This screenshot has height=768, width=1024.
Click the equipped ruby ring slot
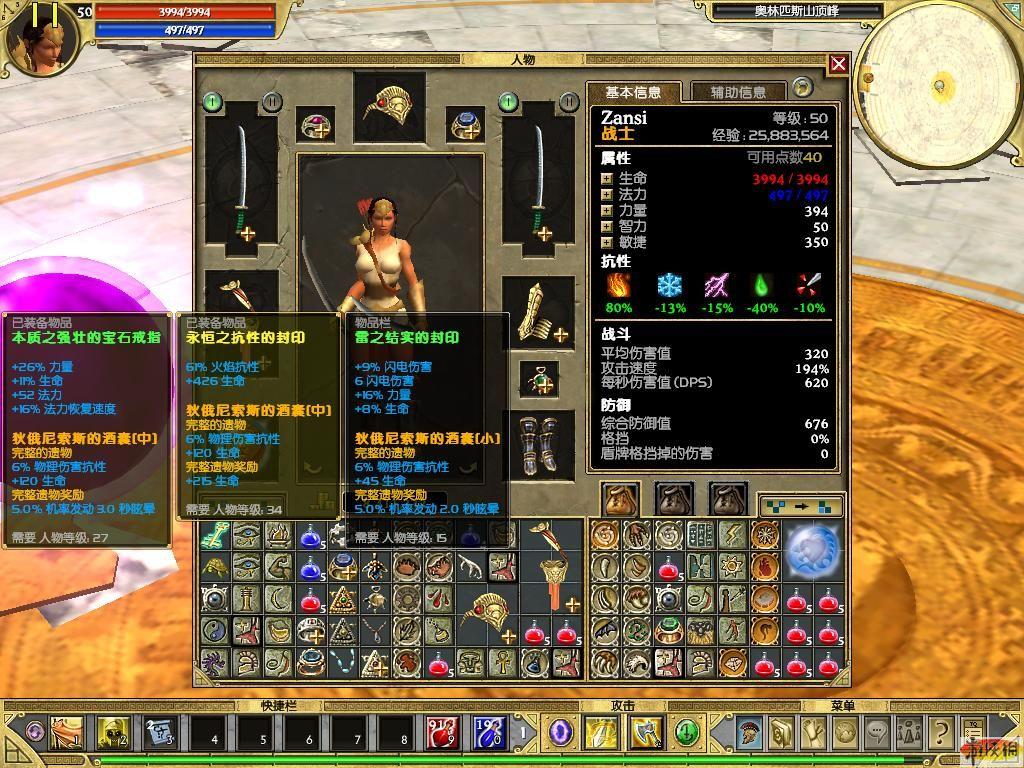[x=319, y=125]
